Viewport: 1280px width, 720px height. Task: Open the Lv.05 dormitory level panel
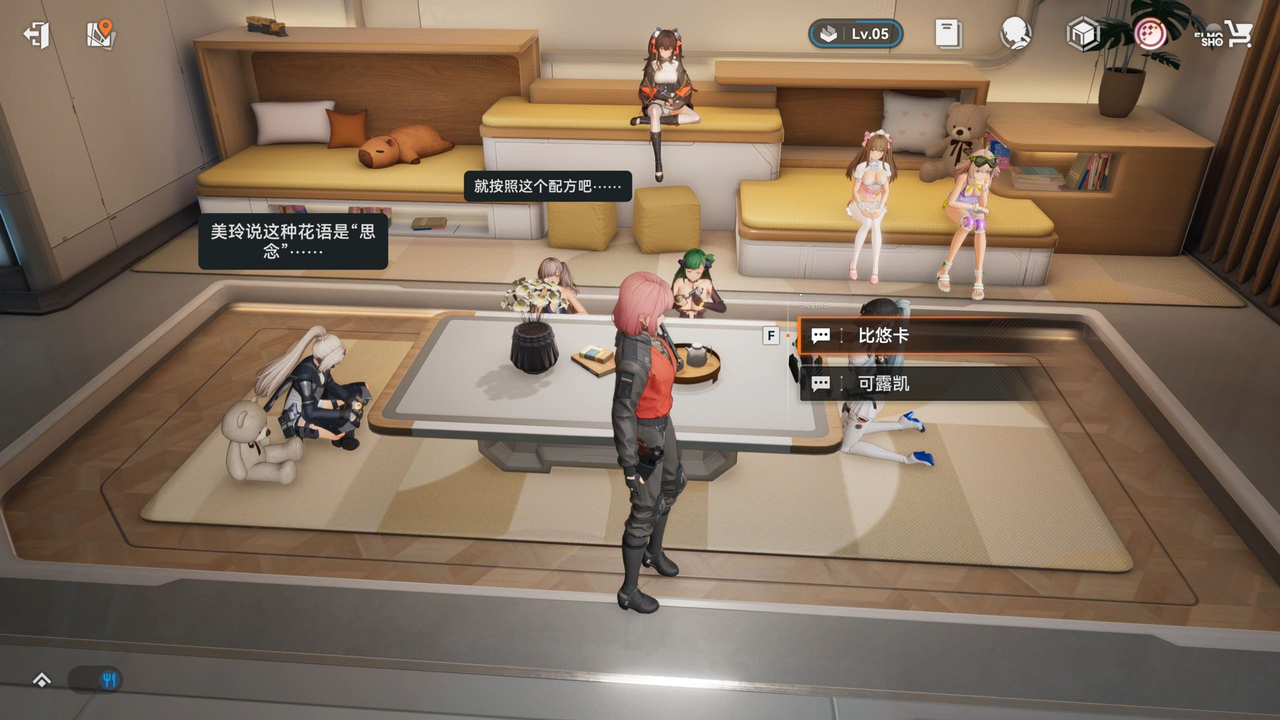tap(855, 34)
